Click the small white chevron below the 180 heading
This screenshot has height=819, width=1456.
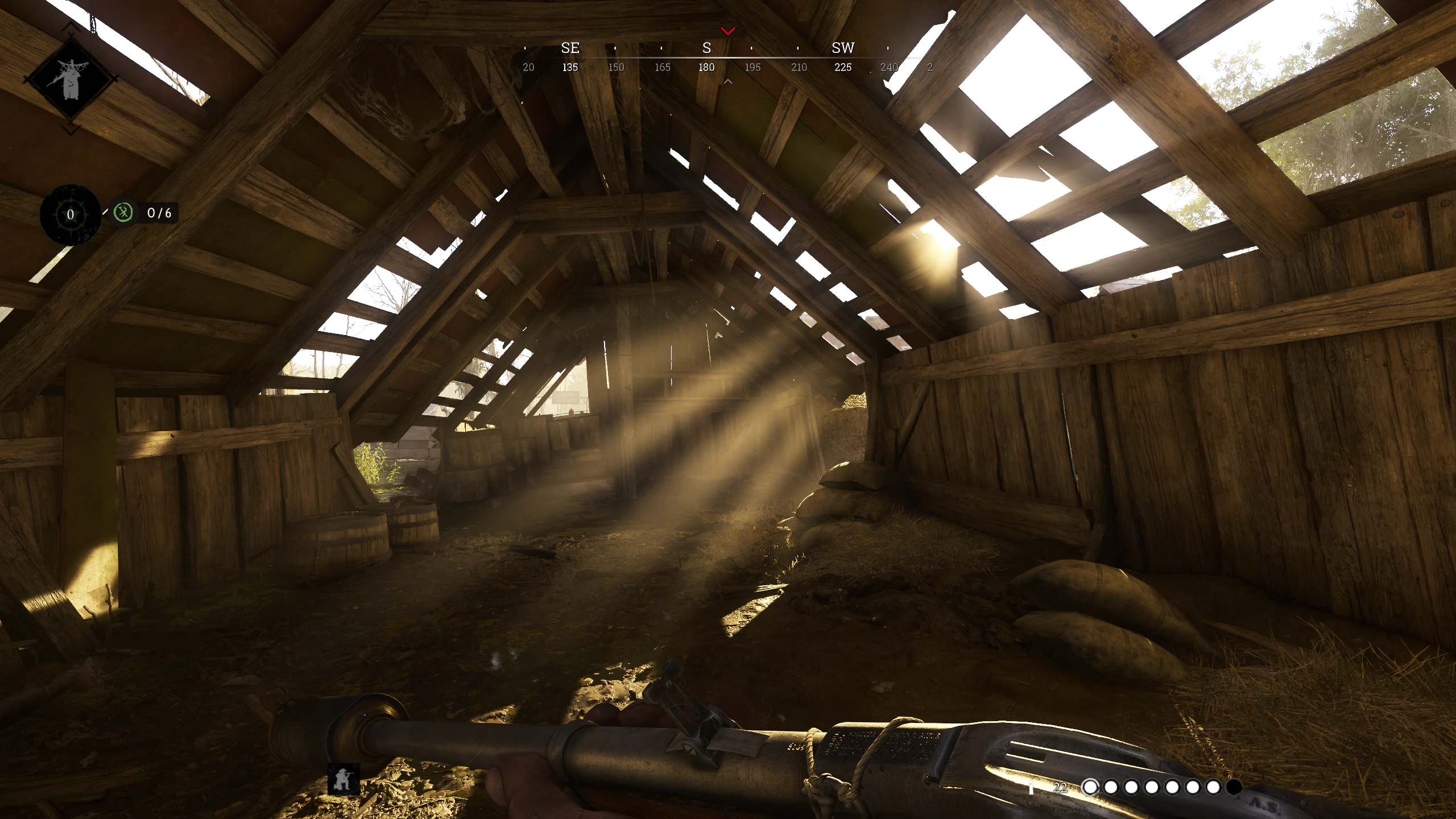(727, 81)
